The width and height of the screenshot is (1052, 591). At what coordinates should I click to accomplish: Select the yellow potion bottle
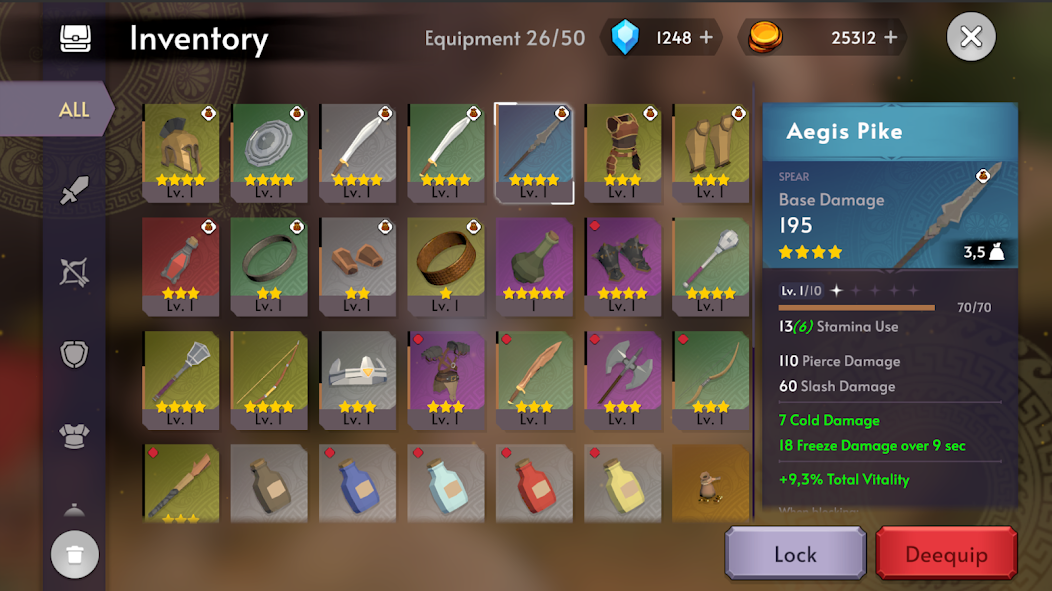(623, 484)
